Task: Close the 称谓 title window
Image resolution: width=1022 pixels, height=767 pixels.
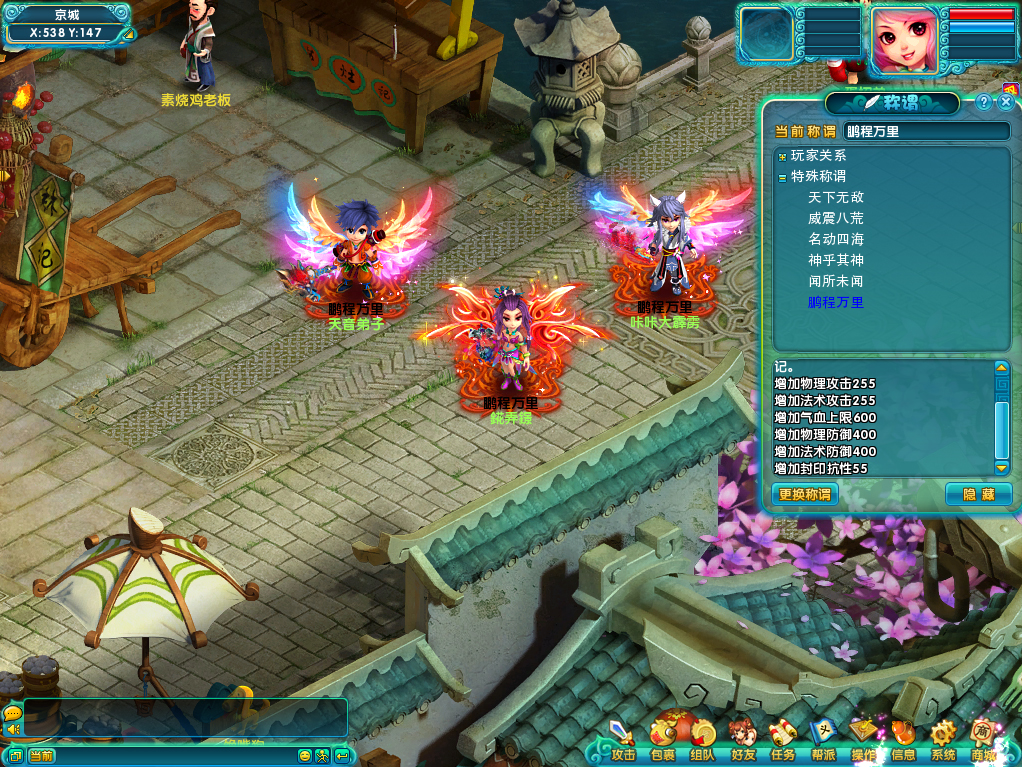Action: coord(1006,102)
